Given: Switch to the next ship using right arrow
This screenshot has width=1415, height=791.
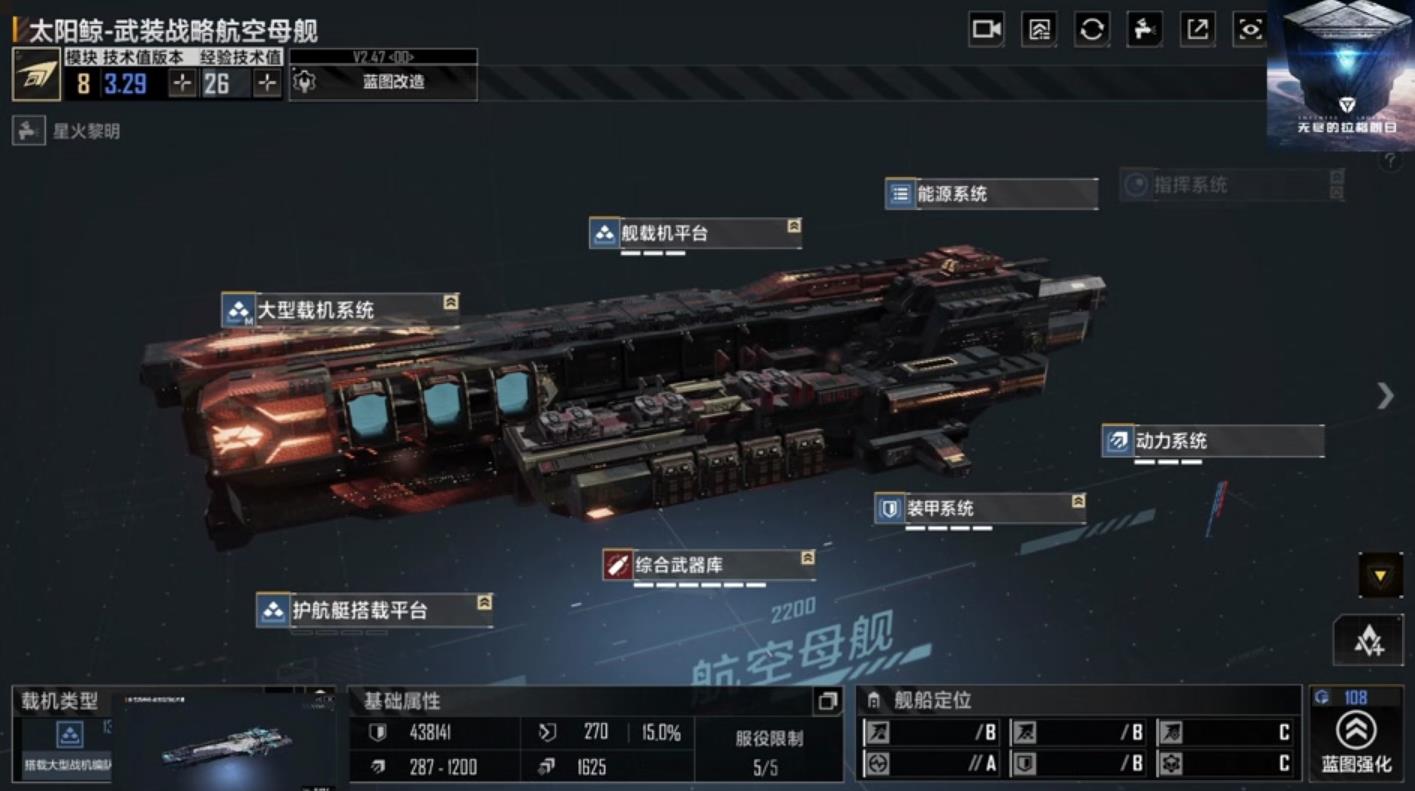Looking at the screenshot, I should pos(1384,396).
